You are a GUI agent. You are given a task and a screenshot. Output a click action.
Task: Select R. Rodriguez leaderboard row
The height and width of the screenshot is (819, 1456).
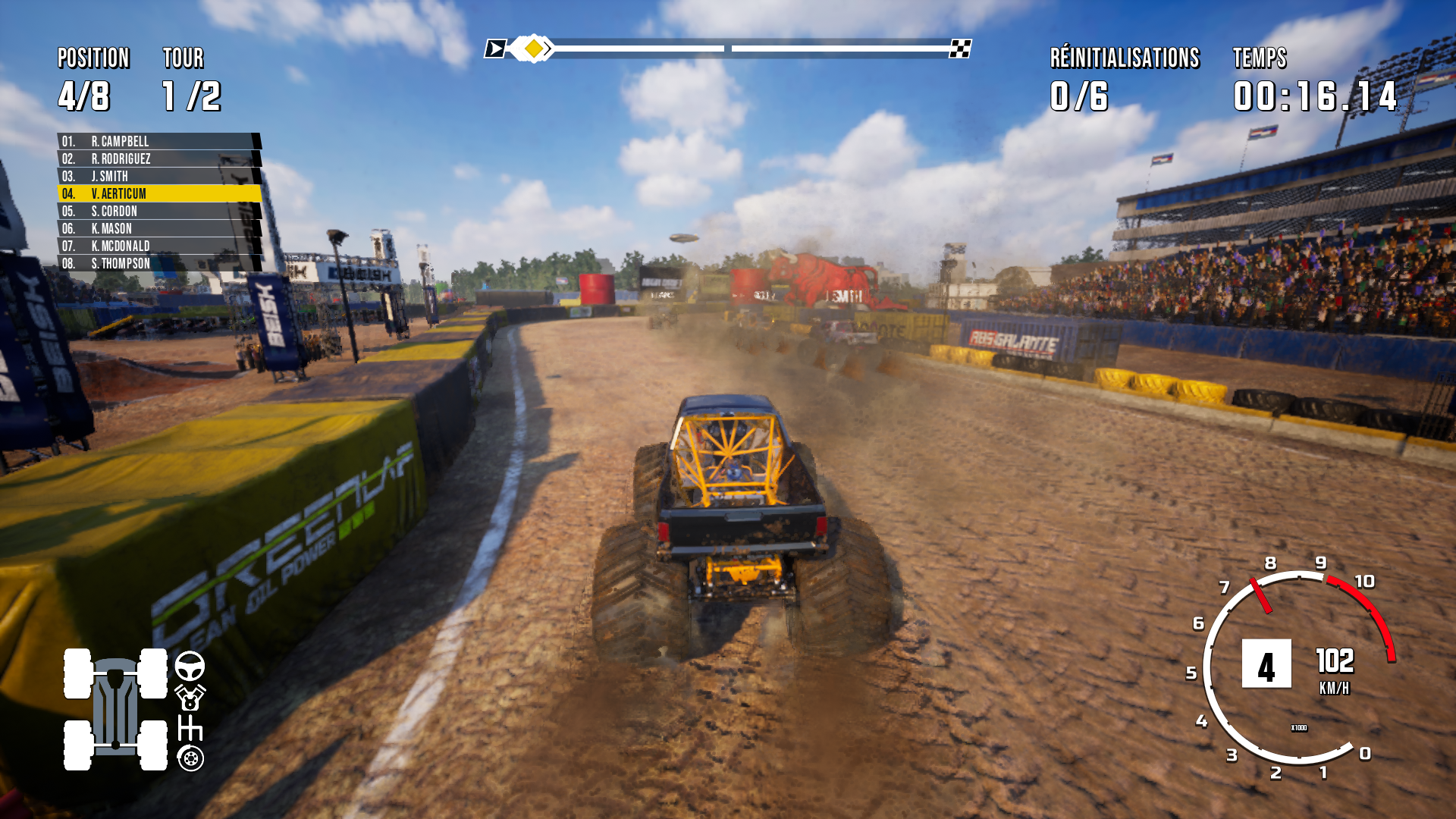(158, 159)
